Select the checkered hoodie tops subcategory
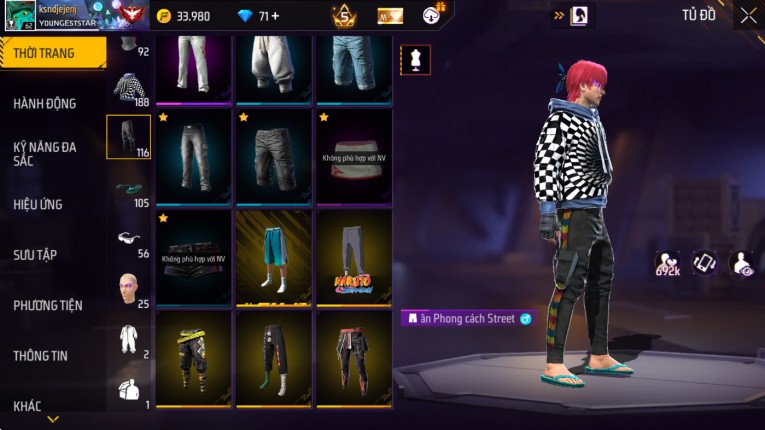The width and height of the screenshot is (765, 430). (128, 88)
